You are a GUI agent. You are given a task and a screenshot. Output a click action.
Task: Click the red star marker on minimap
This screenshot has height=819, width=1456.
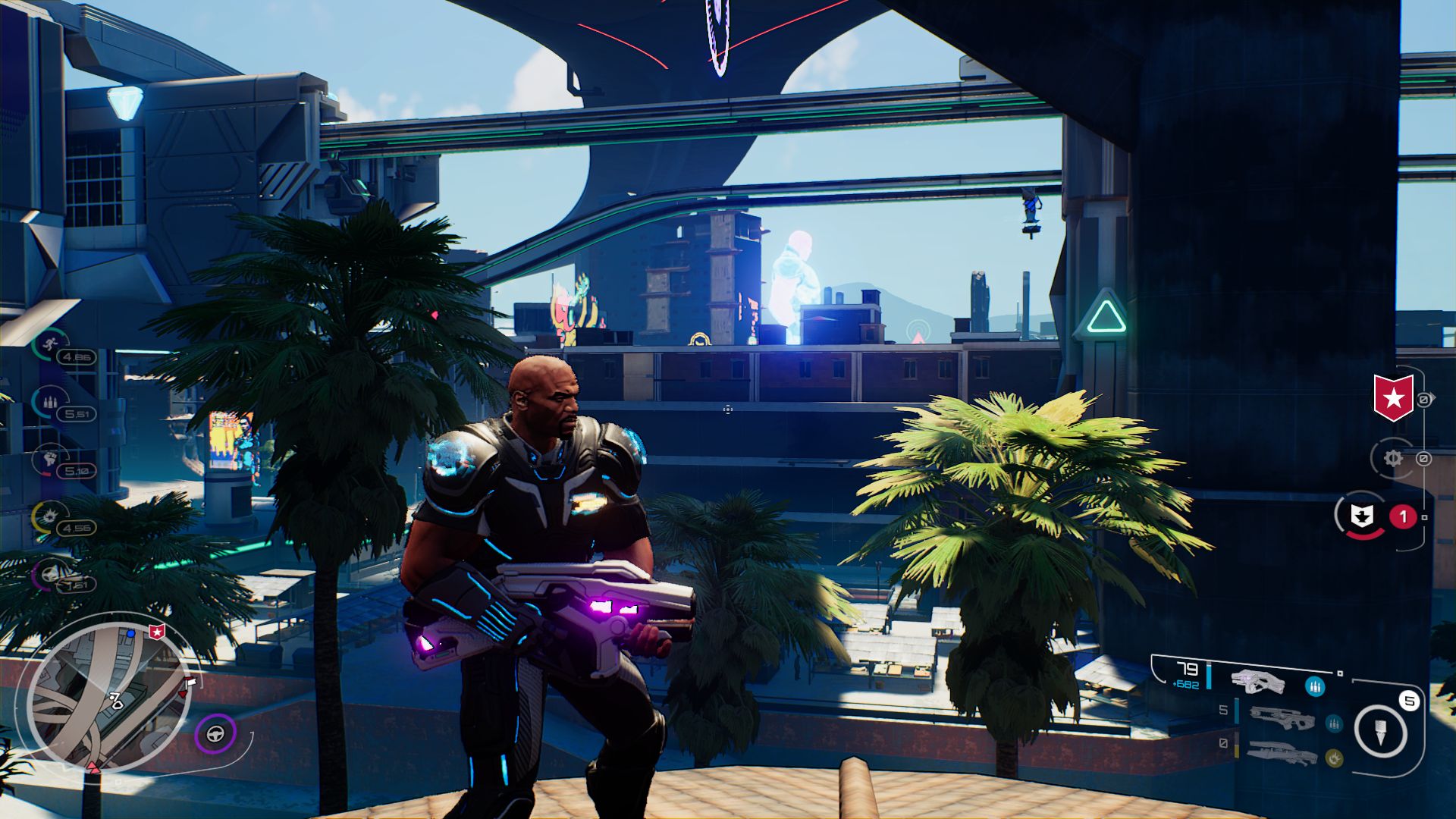click(157, 631)
